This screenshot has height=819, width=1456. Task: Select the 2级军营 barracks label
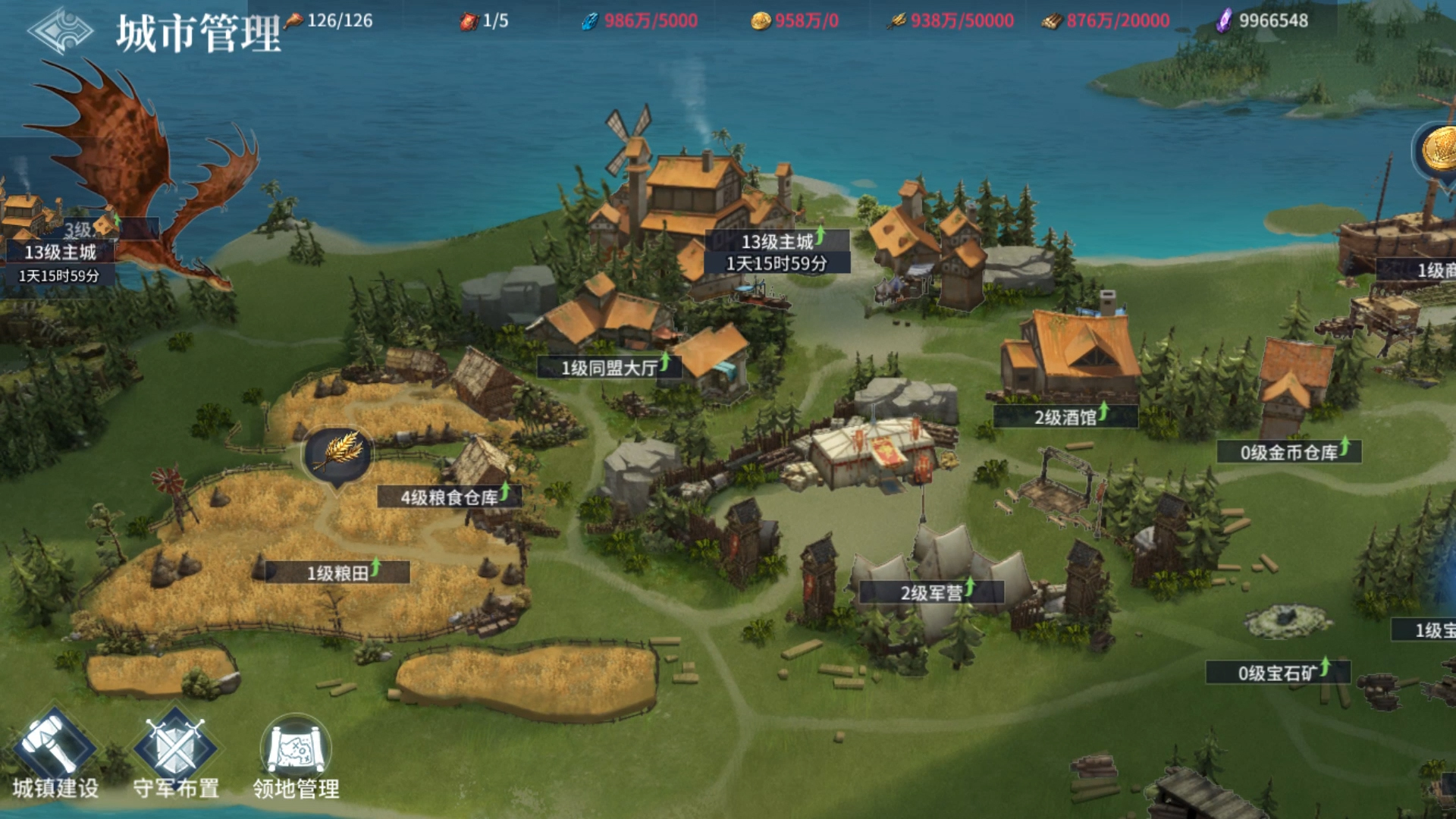click(x=931, y=593)
